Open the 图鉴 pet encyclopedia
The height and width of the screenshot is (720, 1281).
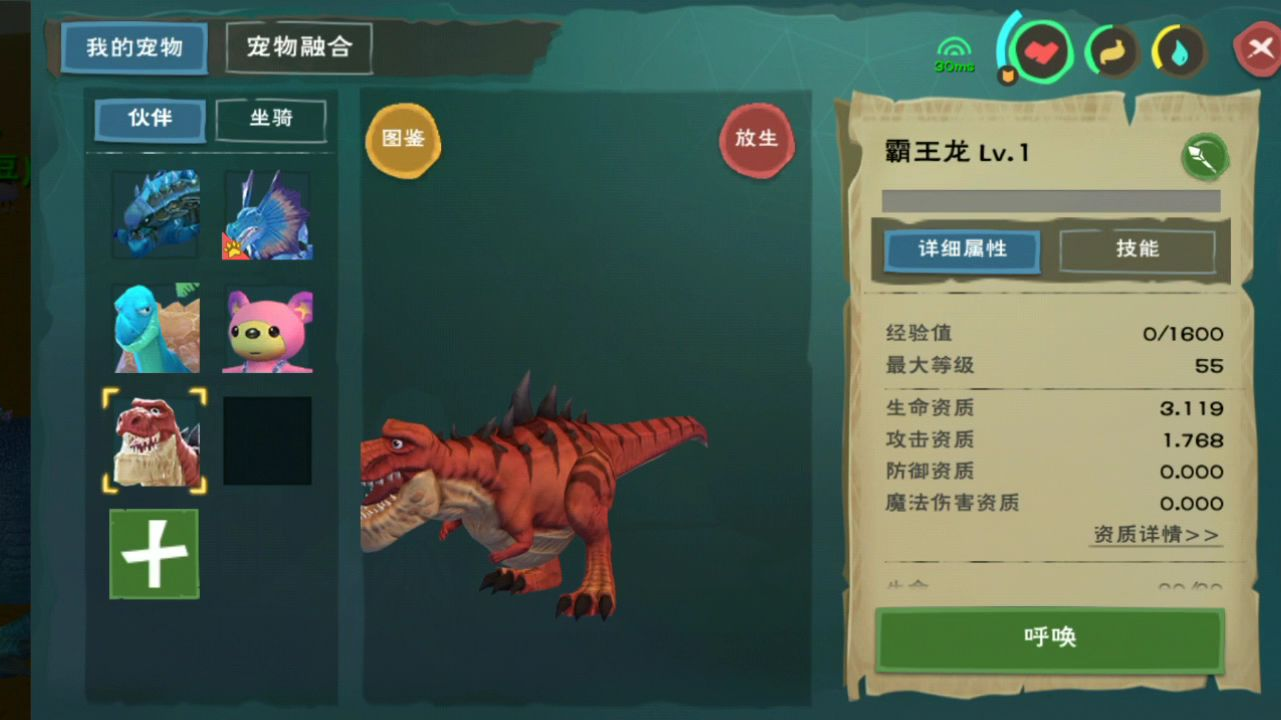(403, 141)
